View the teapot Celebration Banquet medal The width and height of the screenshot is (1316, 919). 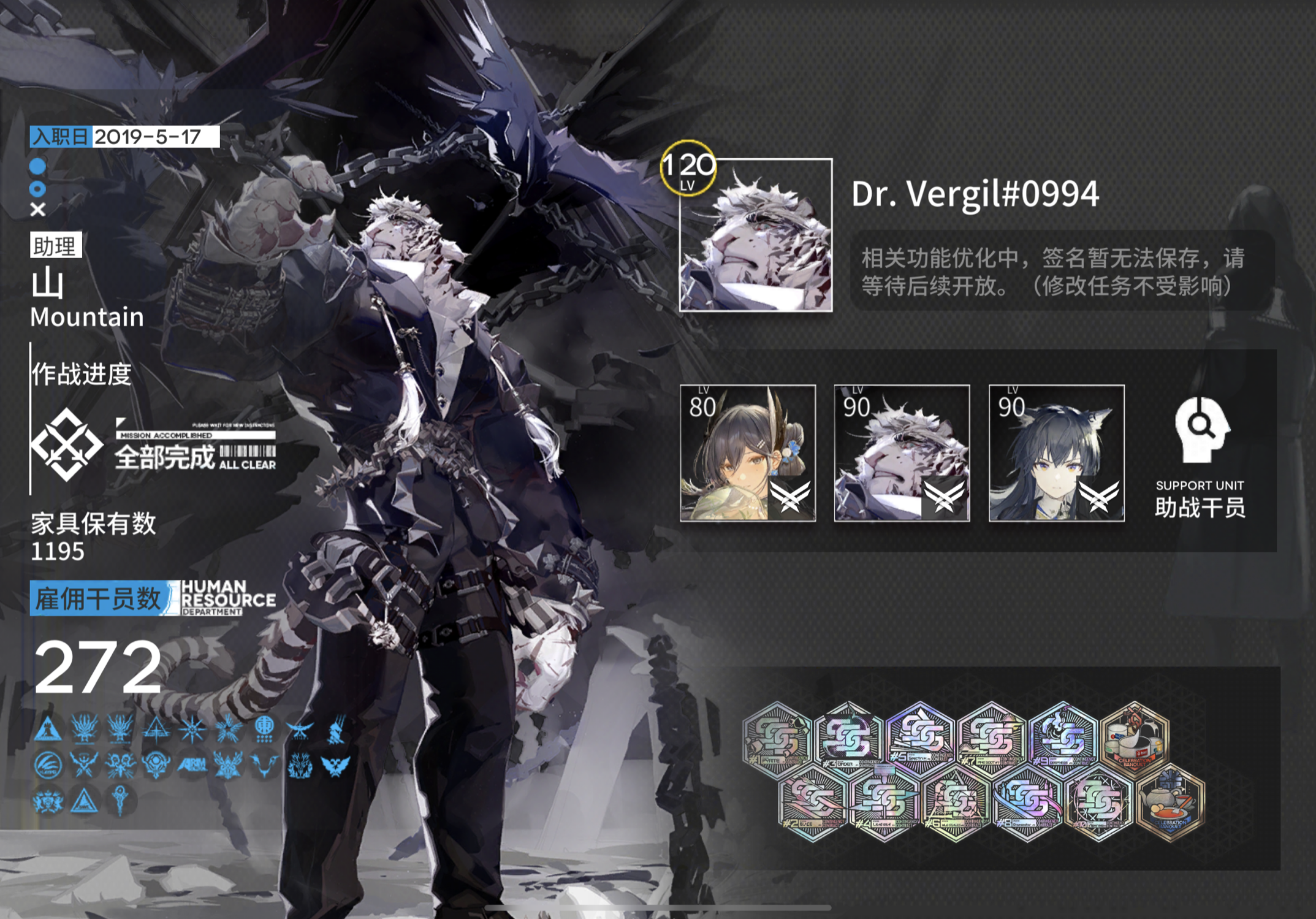1170,802
